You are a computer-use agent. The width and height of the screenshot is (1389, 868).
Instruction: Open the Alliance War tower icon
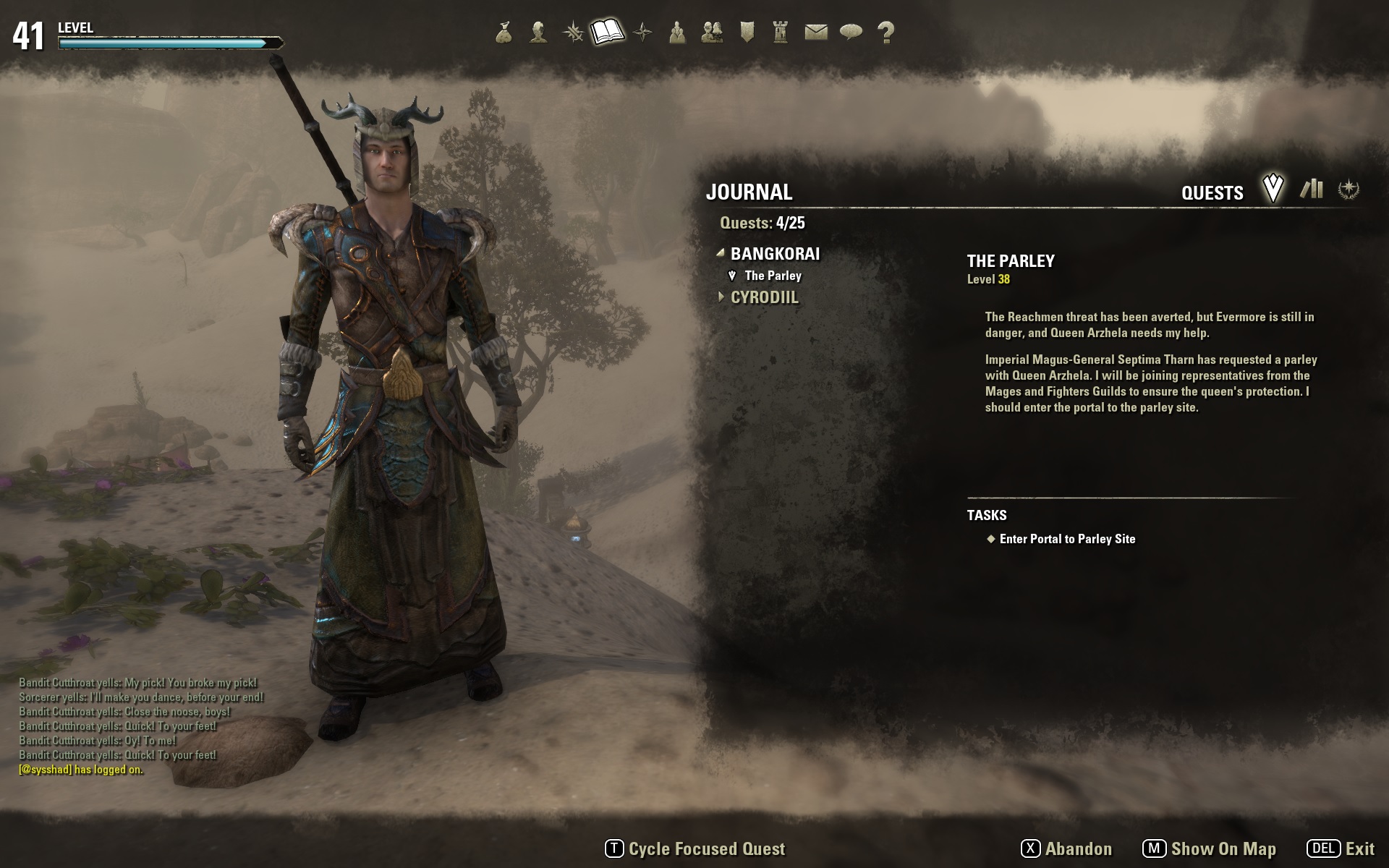781,33
